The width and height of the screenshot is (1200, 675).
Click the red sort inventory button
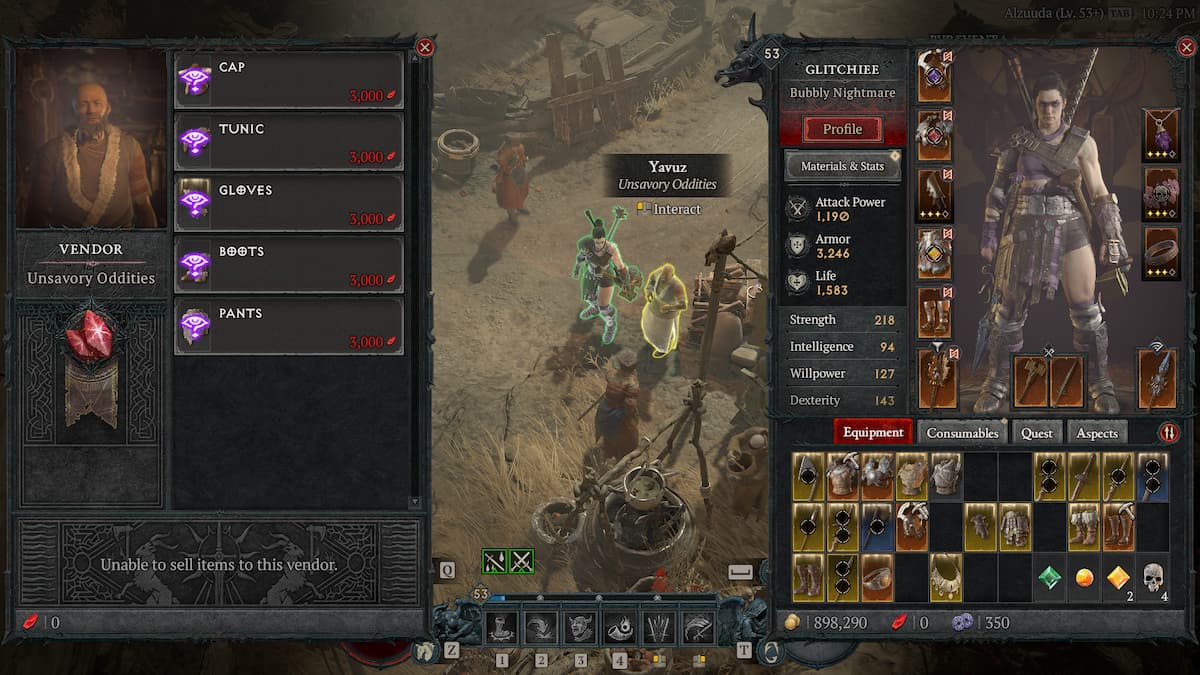pyautogui.click(x=1168, y=433)
